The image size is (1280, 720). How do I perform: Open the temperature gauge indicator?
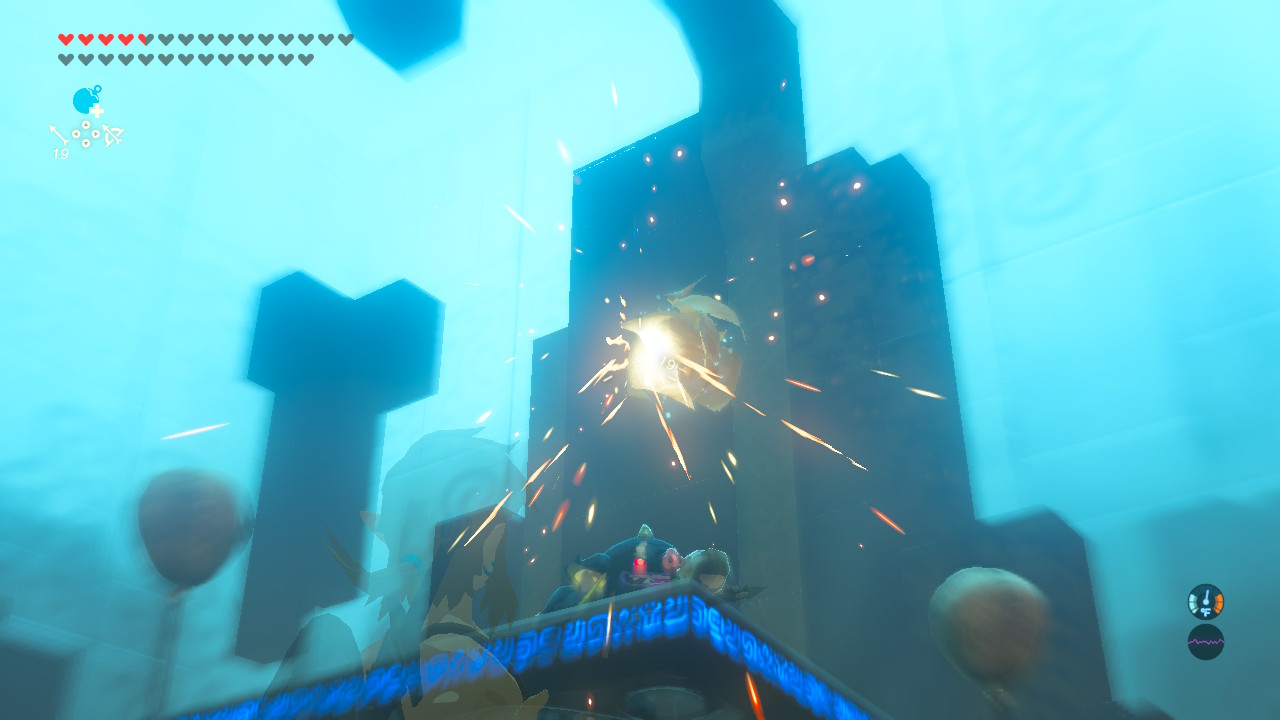coord(1206,601)
